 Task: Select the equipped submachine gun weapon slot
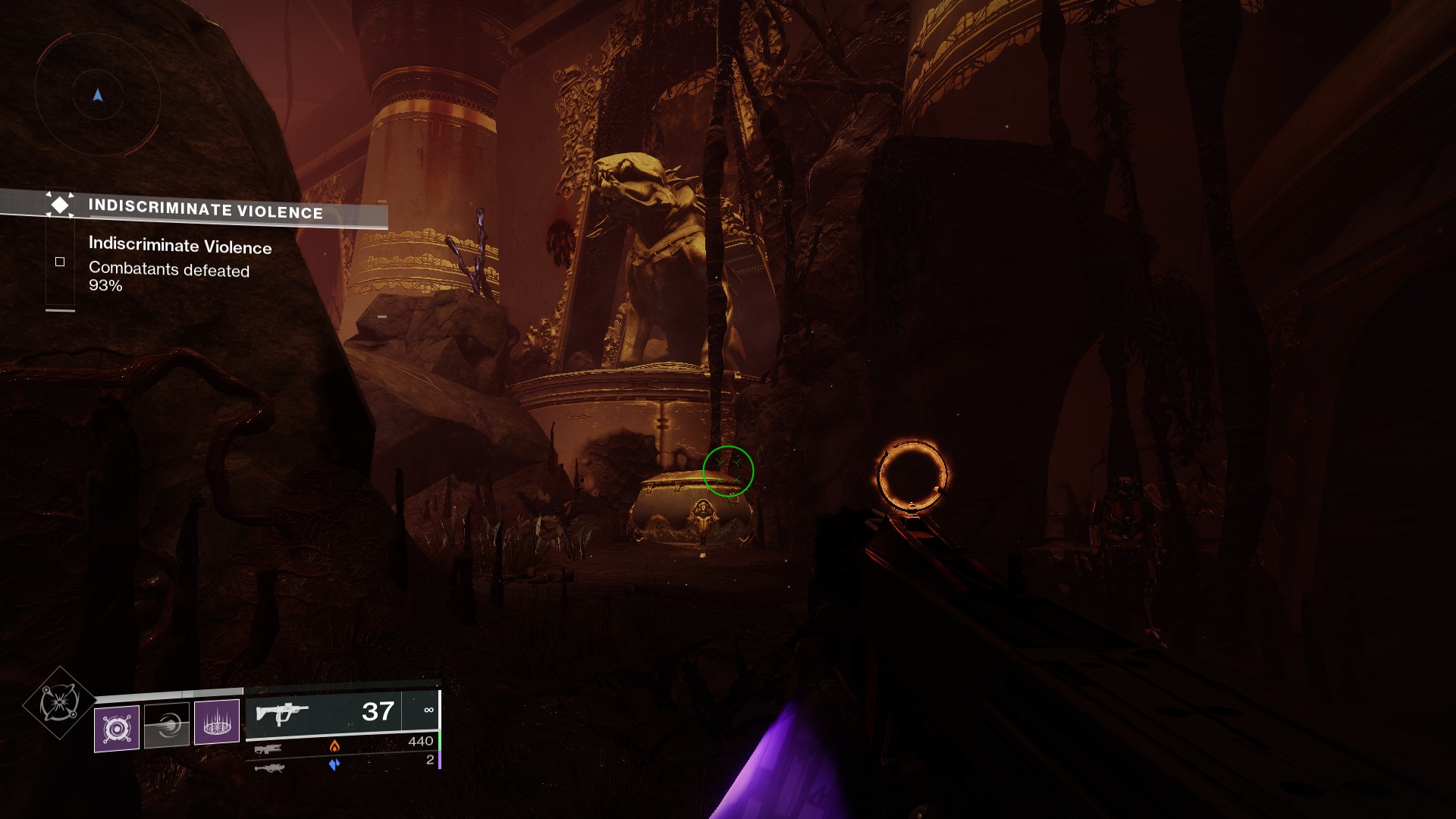click(343, 712)
